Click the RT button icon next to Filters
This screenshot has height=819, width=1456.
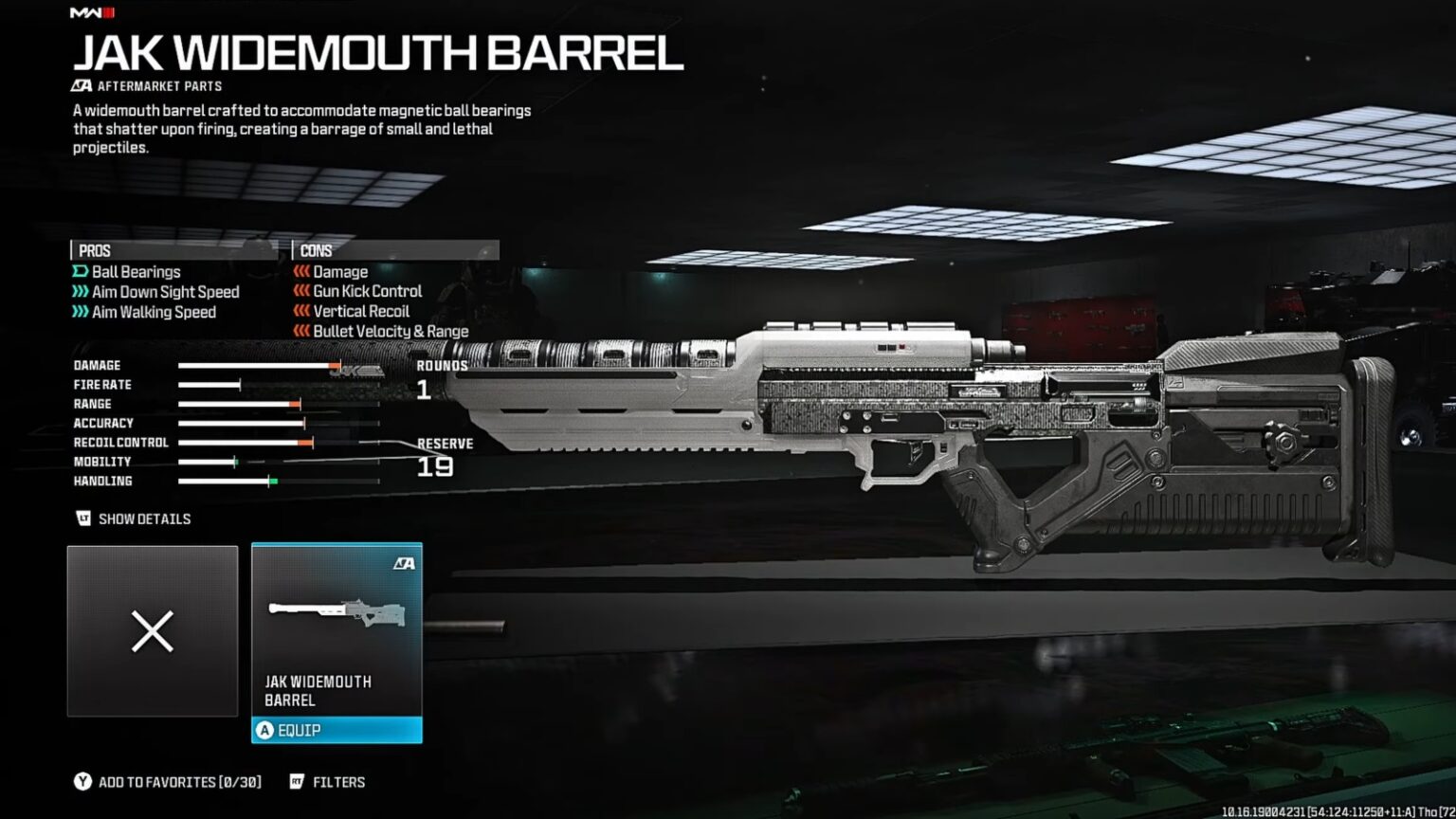298,782
